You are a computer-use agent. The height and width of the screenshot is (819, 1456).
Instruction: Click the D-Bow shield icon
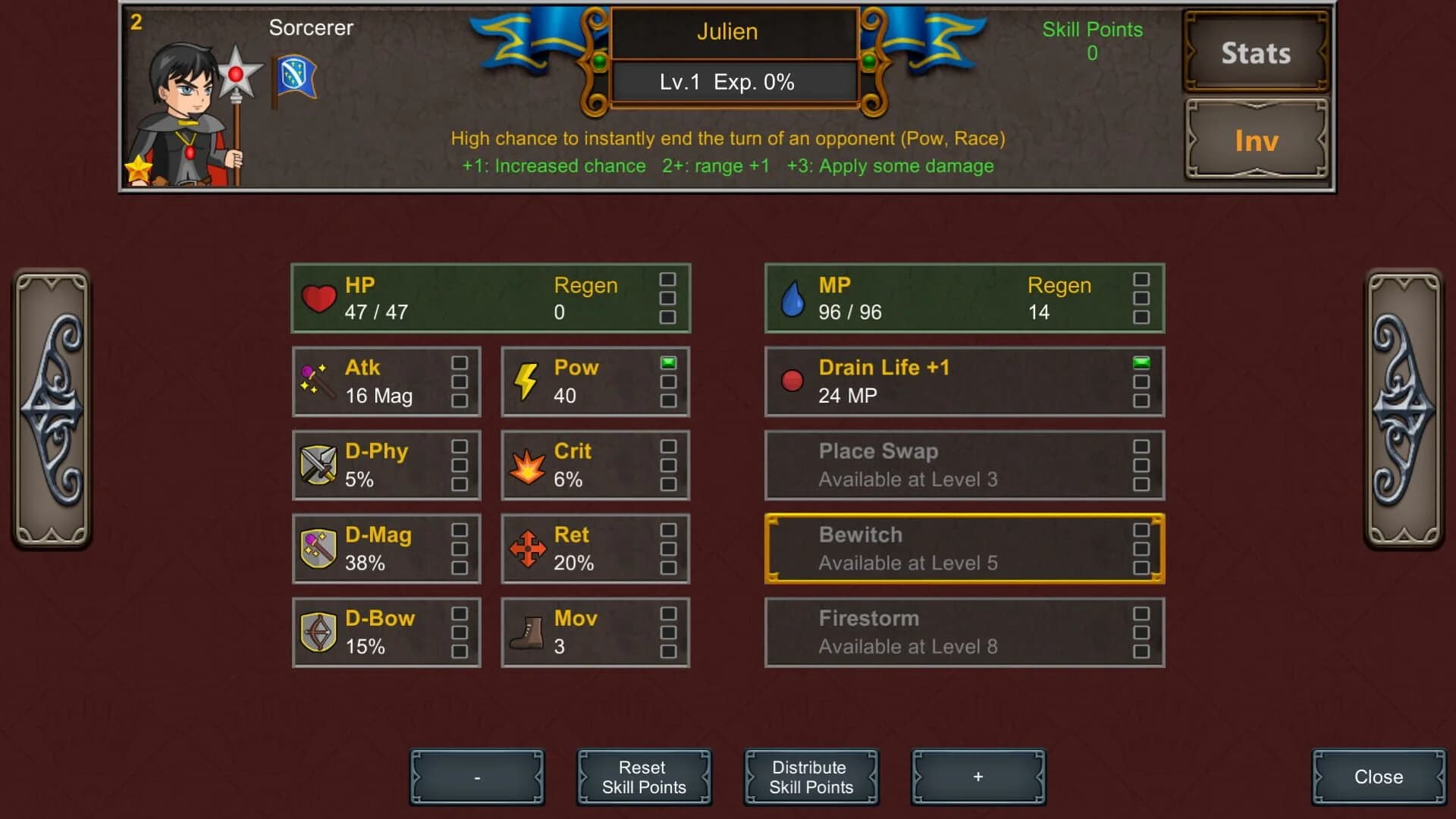[318, 632]
